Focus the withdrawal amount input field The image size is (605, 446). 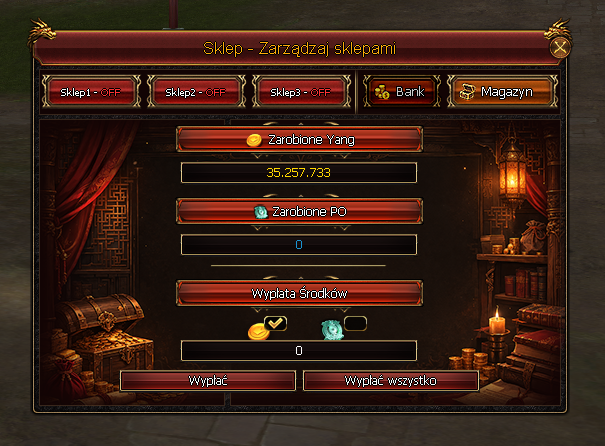point(299,351)
